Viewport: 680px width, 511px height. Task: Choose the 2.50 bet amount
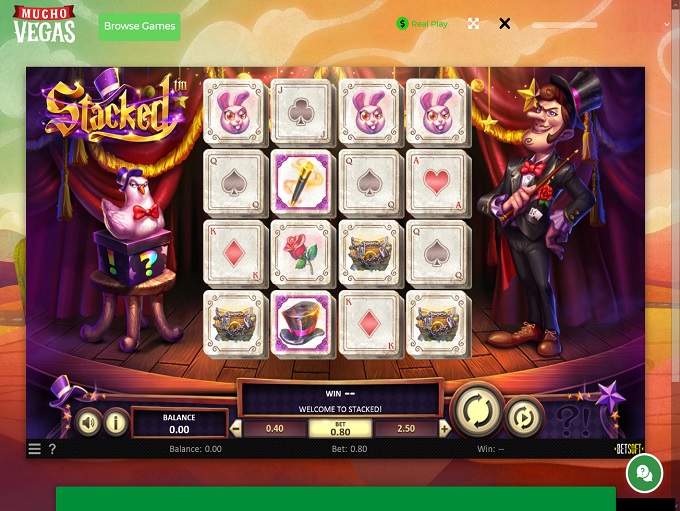point(406,429)
